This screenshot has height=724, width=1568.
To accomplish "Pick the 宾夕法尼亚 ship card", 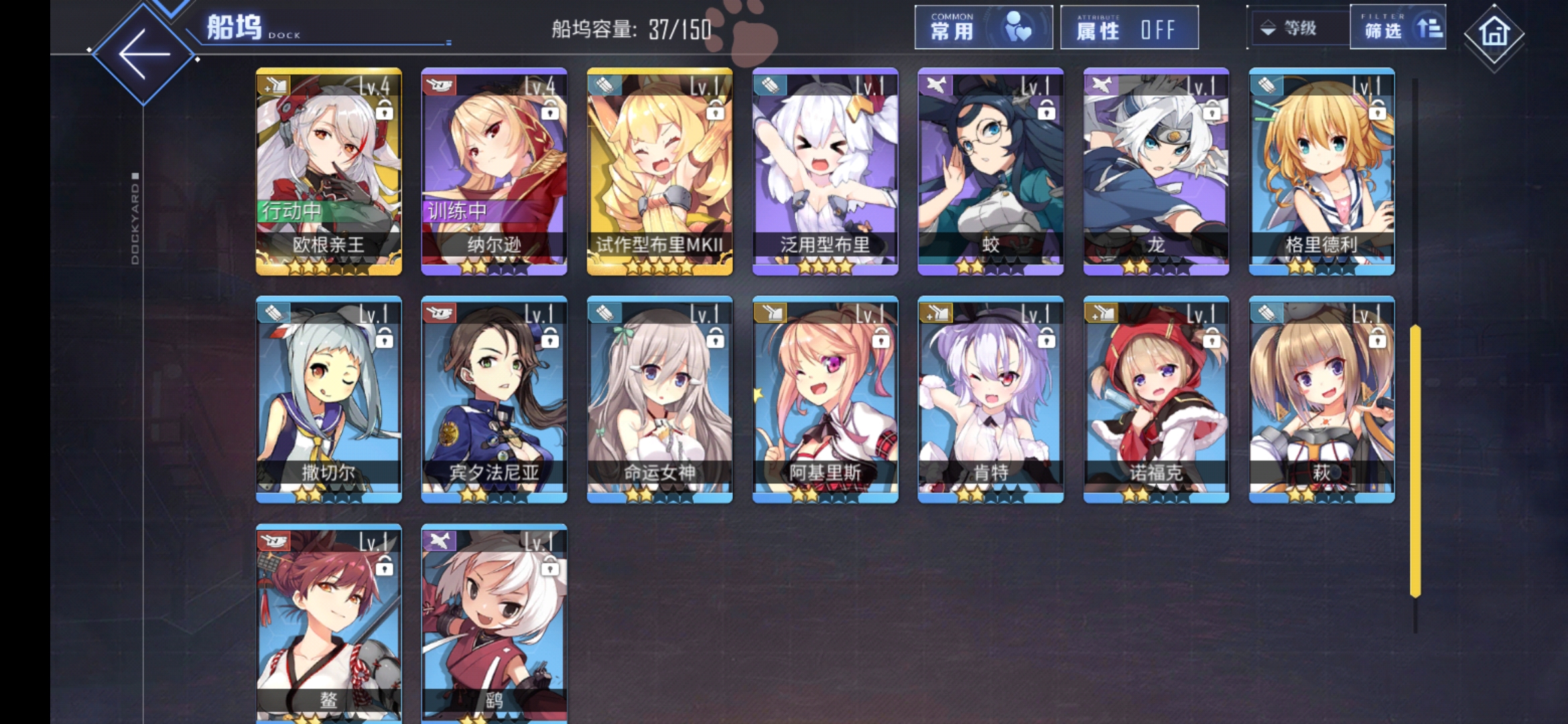I will [495, 399].
